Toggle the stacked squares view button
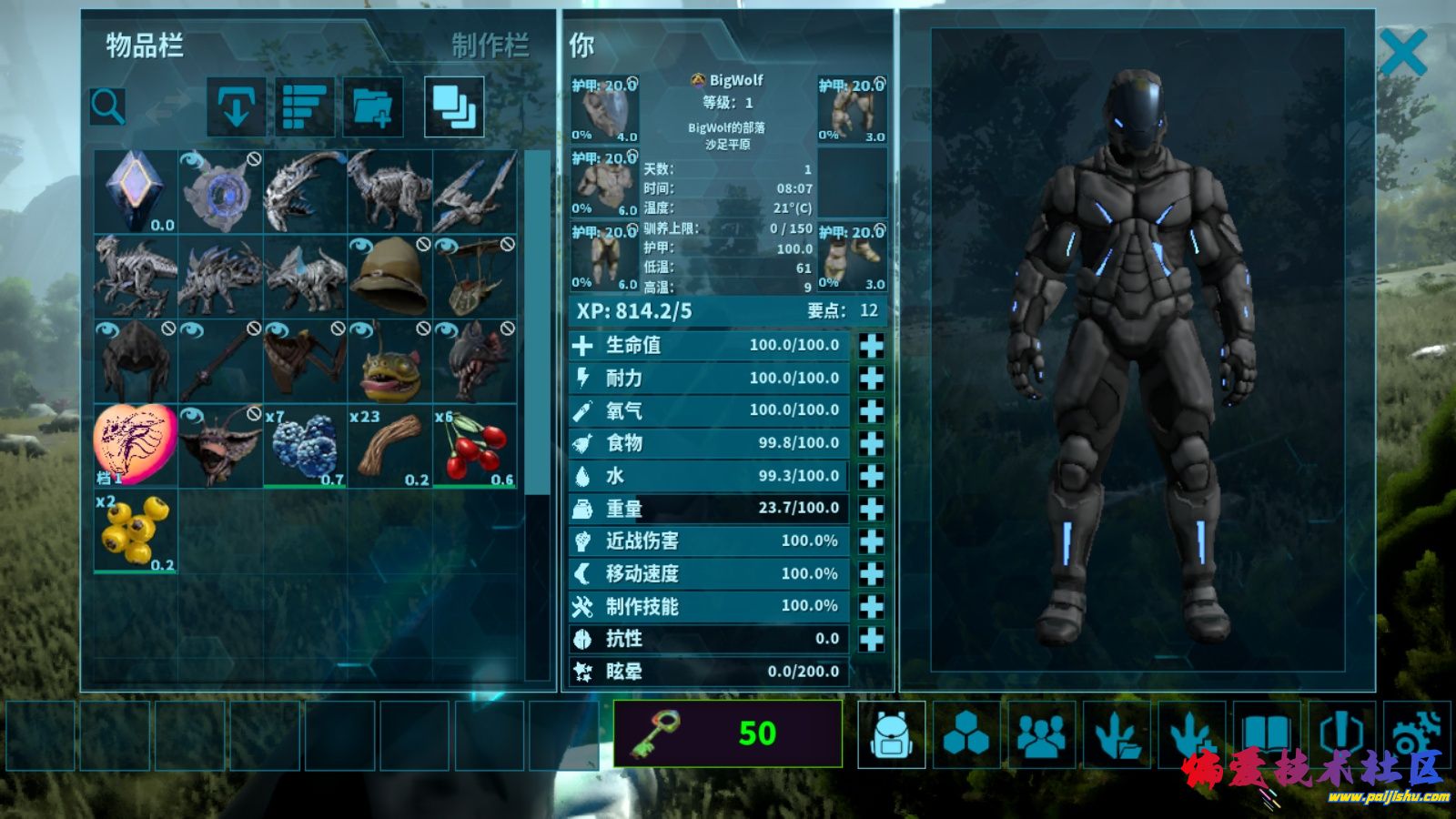Screen dimensions: 1456x819 pyautogui.click(x=454, y=107)
